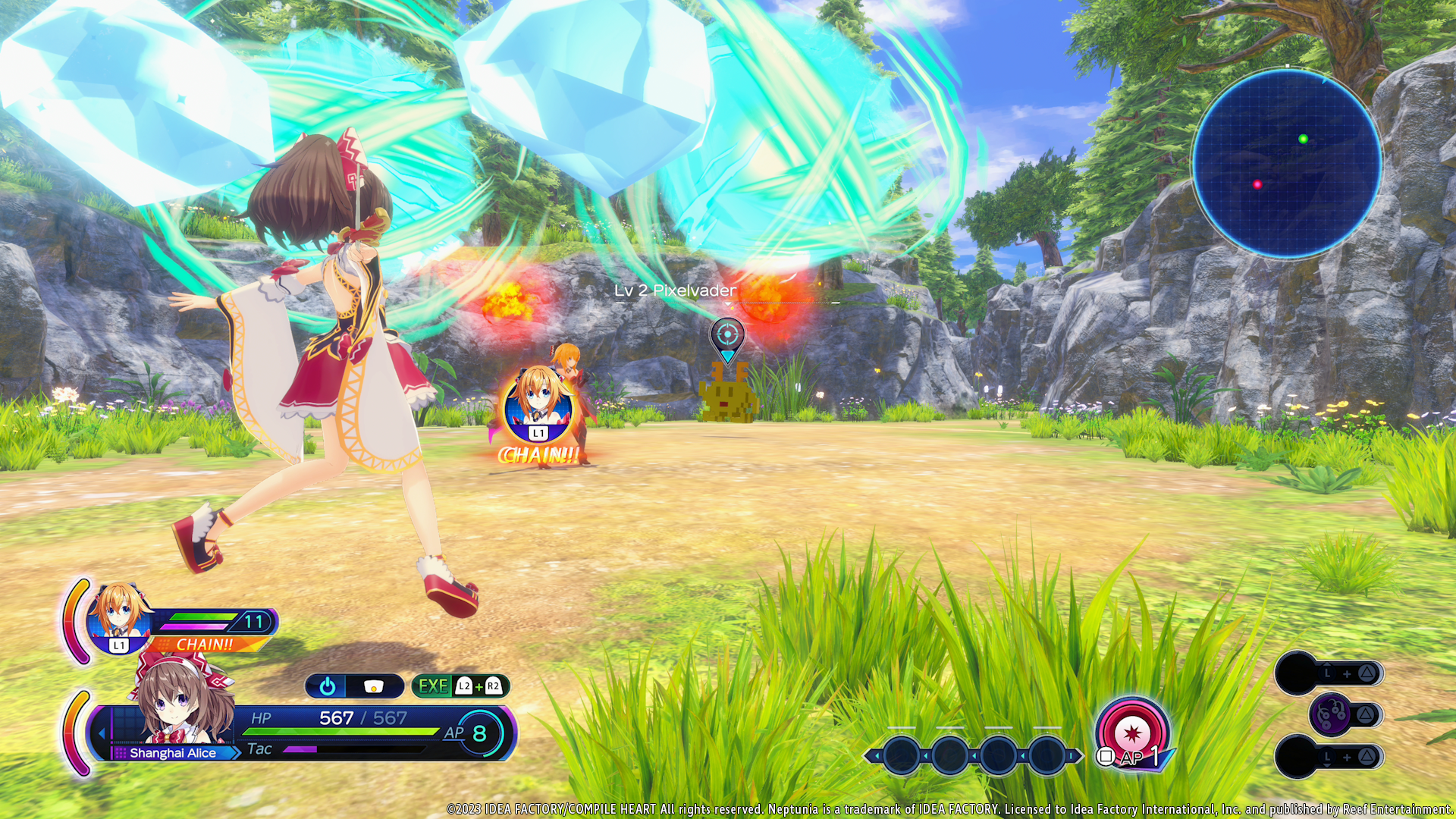The width and height of the screenshot is (1456, 819).
Task: Click the Shanghai Alice name label
Action: pos(173,753)
